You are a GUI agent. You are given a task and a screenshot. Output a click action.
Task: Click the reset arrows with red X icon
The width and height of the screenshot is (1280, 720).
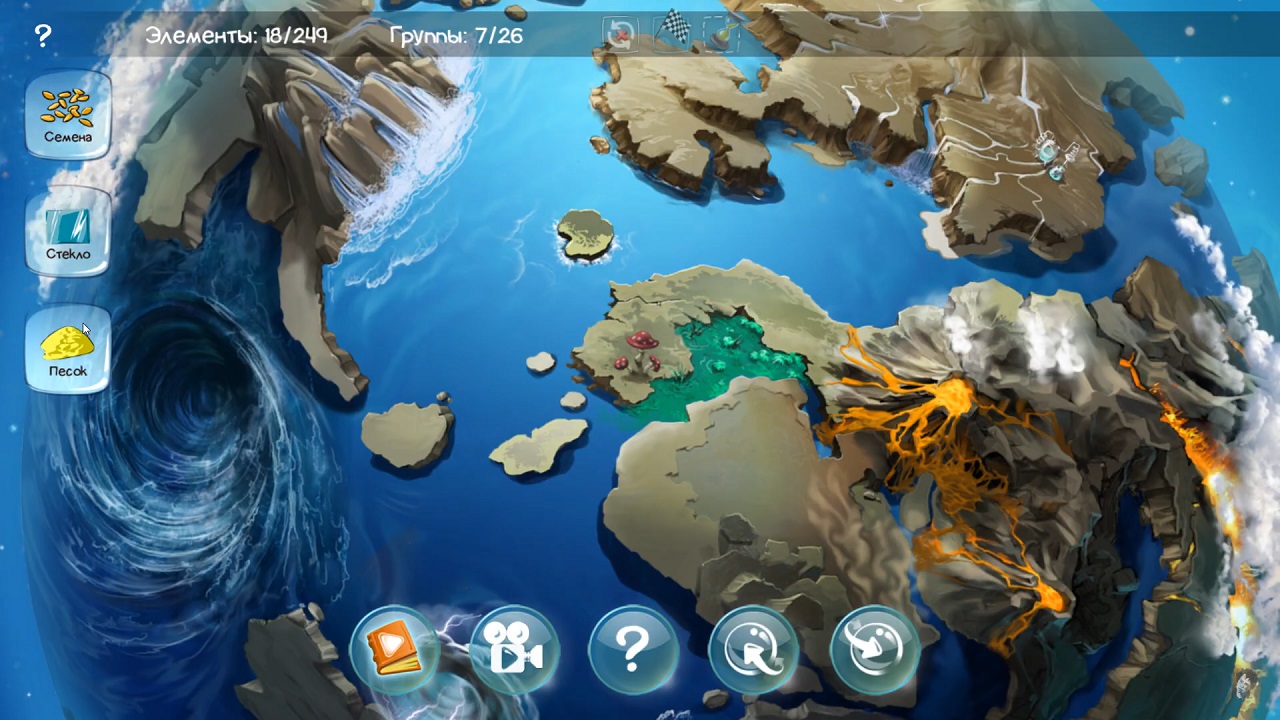coord(621,35)
